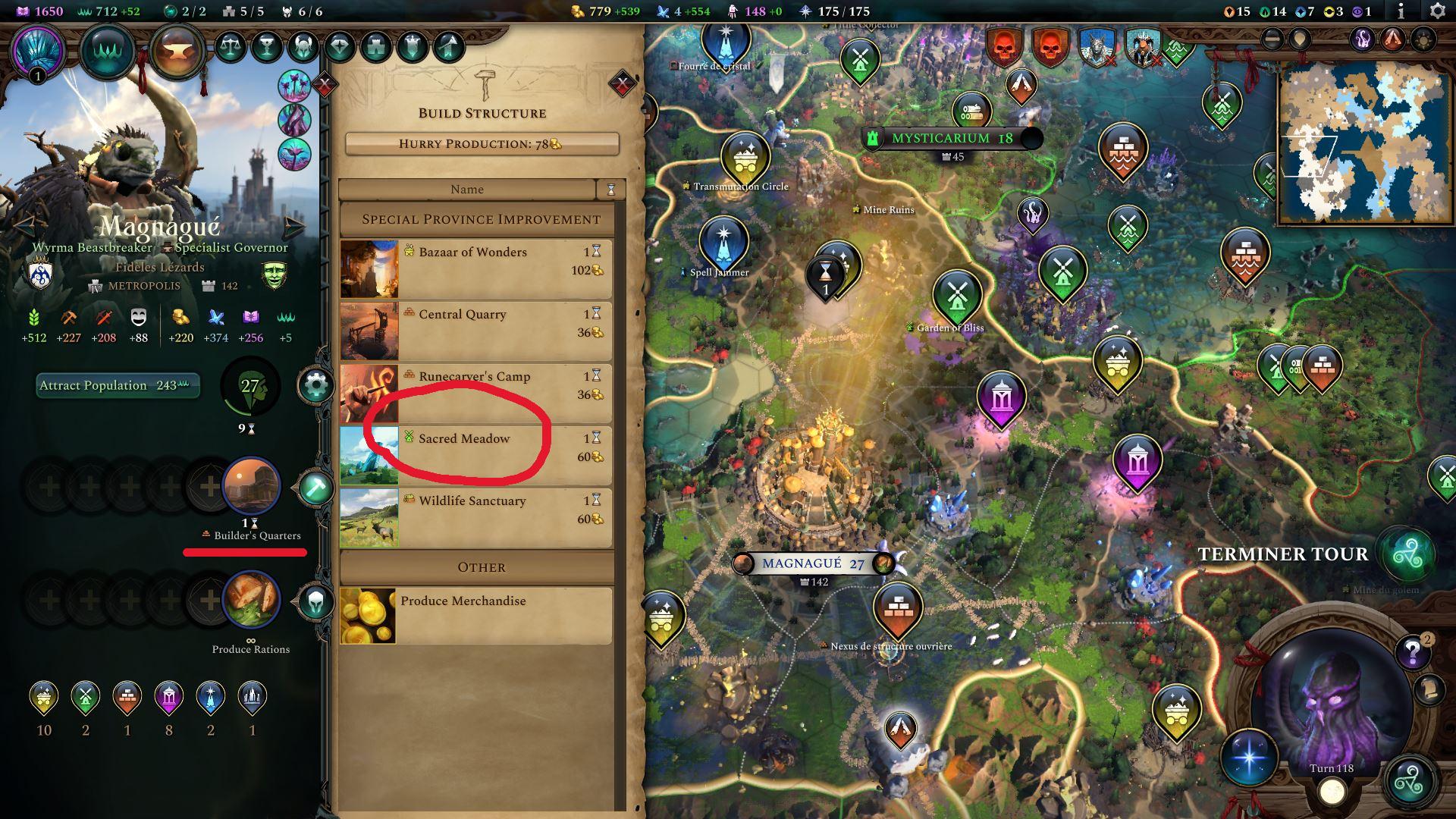Open city options via the gear icon

[x=315, y=386]
